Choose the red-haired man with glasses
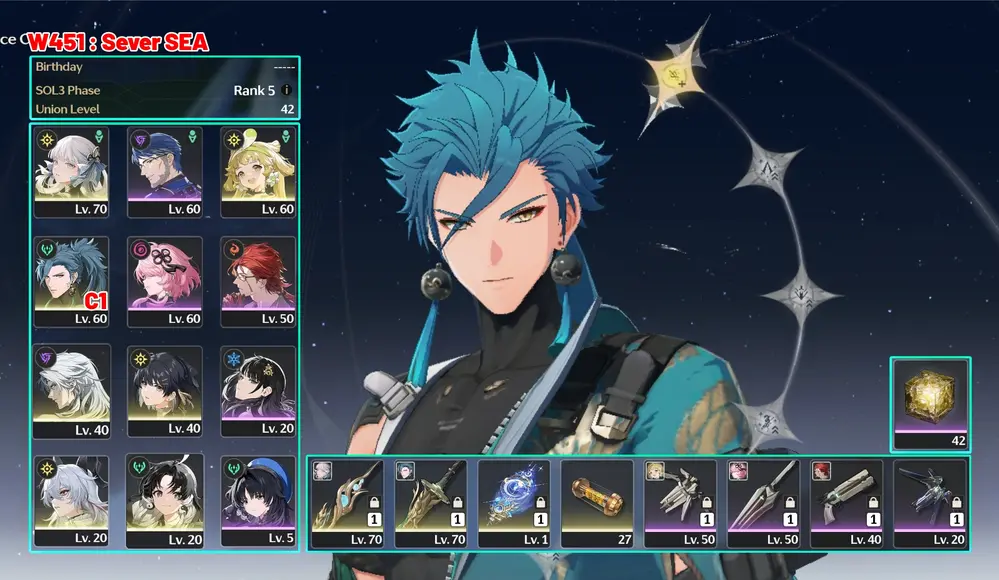999x580 pixels. pyautogui.click(x=259, y=281)
